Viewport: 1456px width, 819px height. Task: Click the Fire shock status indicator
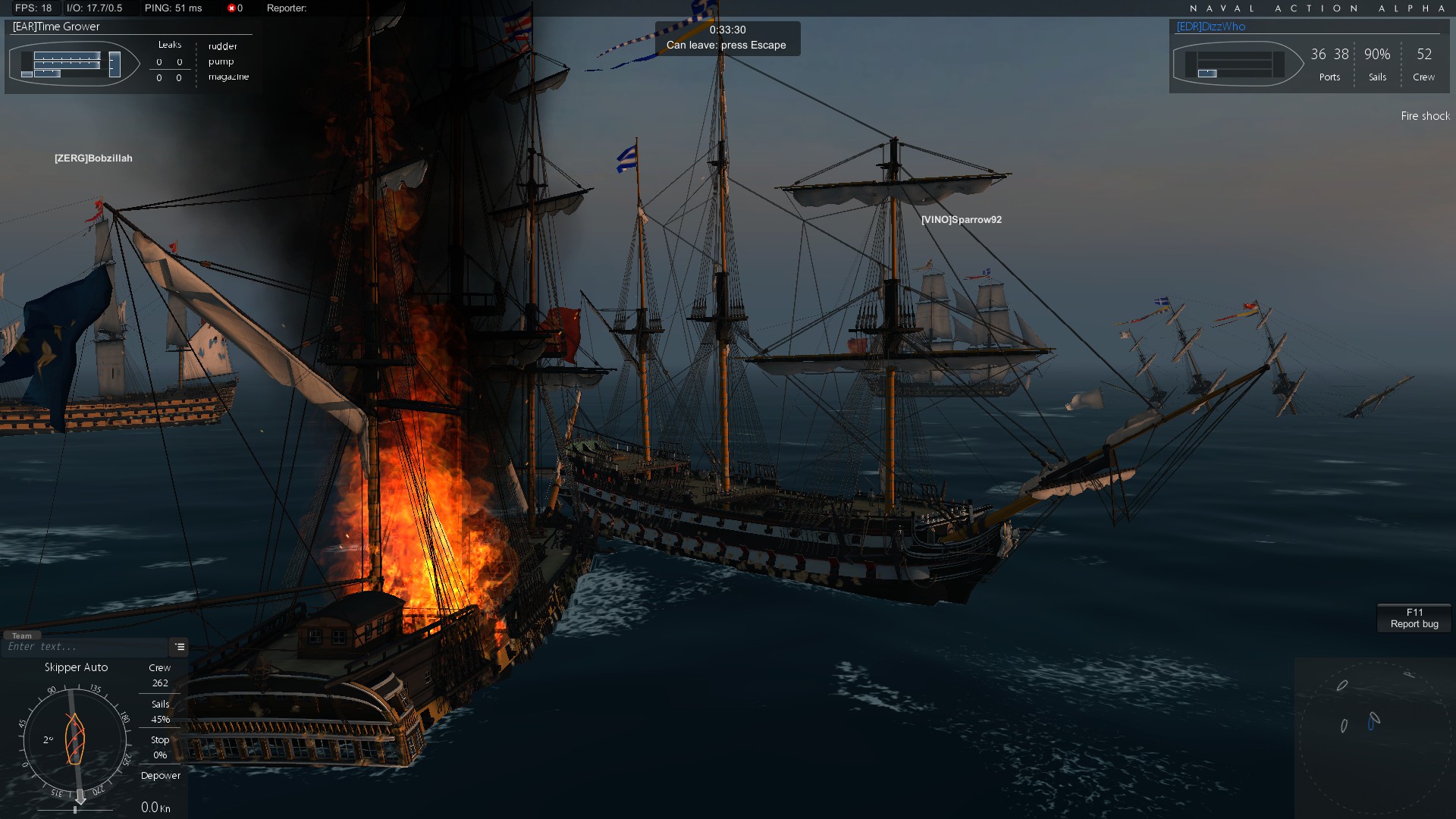pos(1425,116)
